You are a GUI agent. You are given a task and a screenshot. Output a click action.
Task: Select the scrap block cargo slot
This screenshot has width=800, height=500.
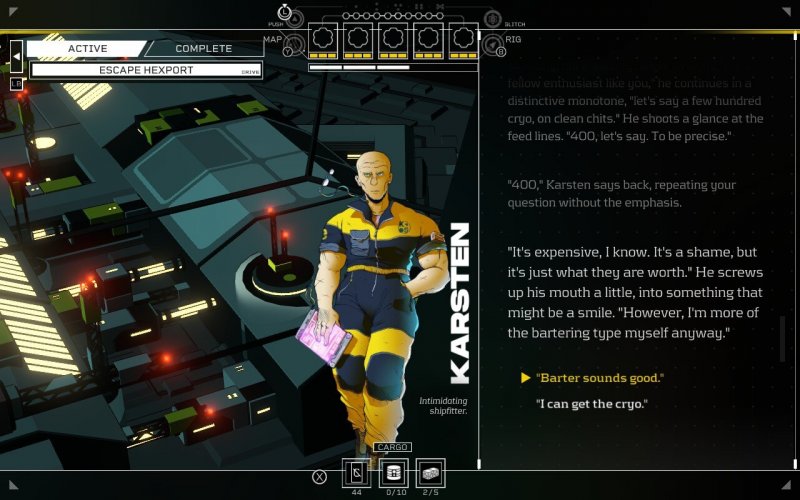pos(430,473)
